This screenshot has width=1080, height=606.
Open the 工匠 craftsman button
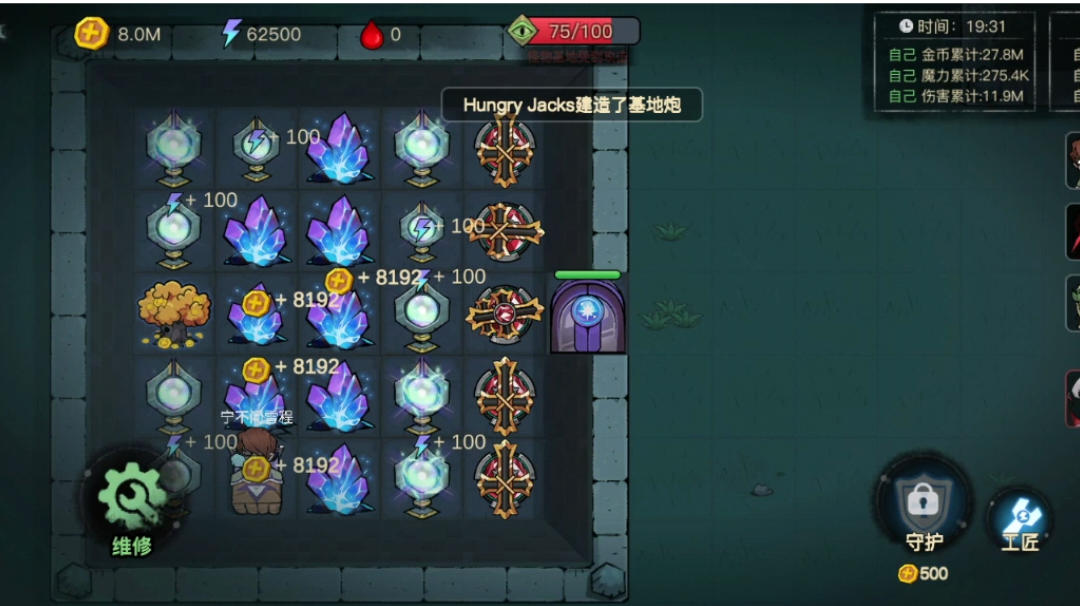pyautogui.click(x=1020, y=520)
